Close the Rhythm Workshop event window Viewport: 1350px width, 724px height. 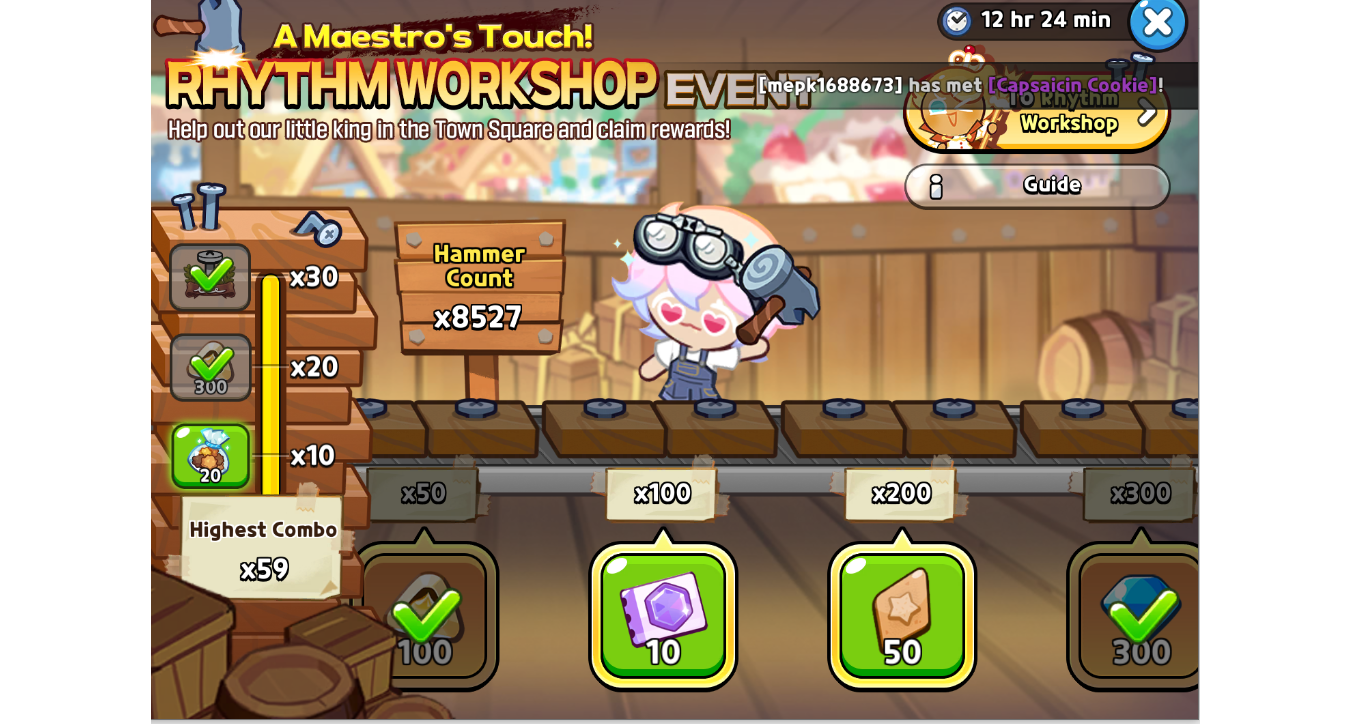pos(1157,22)
